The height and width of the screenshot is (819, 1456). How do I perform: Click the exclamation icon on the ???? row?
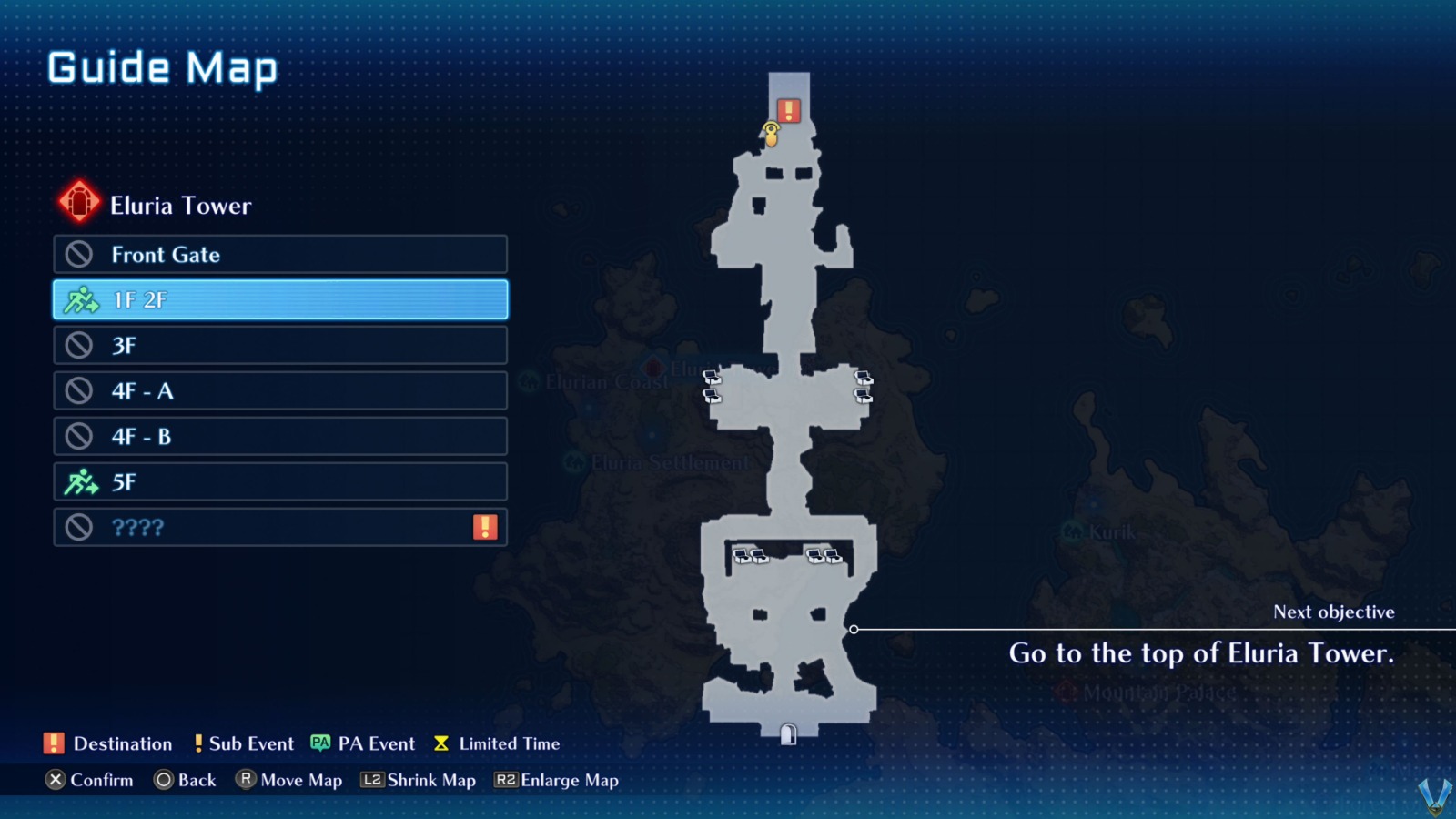[x=486, y=524]
